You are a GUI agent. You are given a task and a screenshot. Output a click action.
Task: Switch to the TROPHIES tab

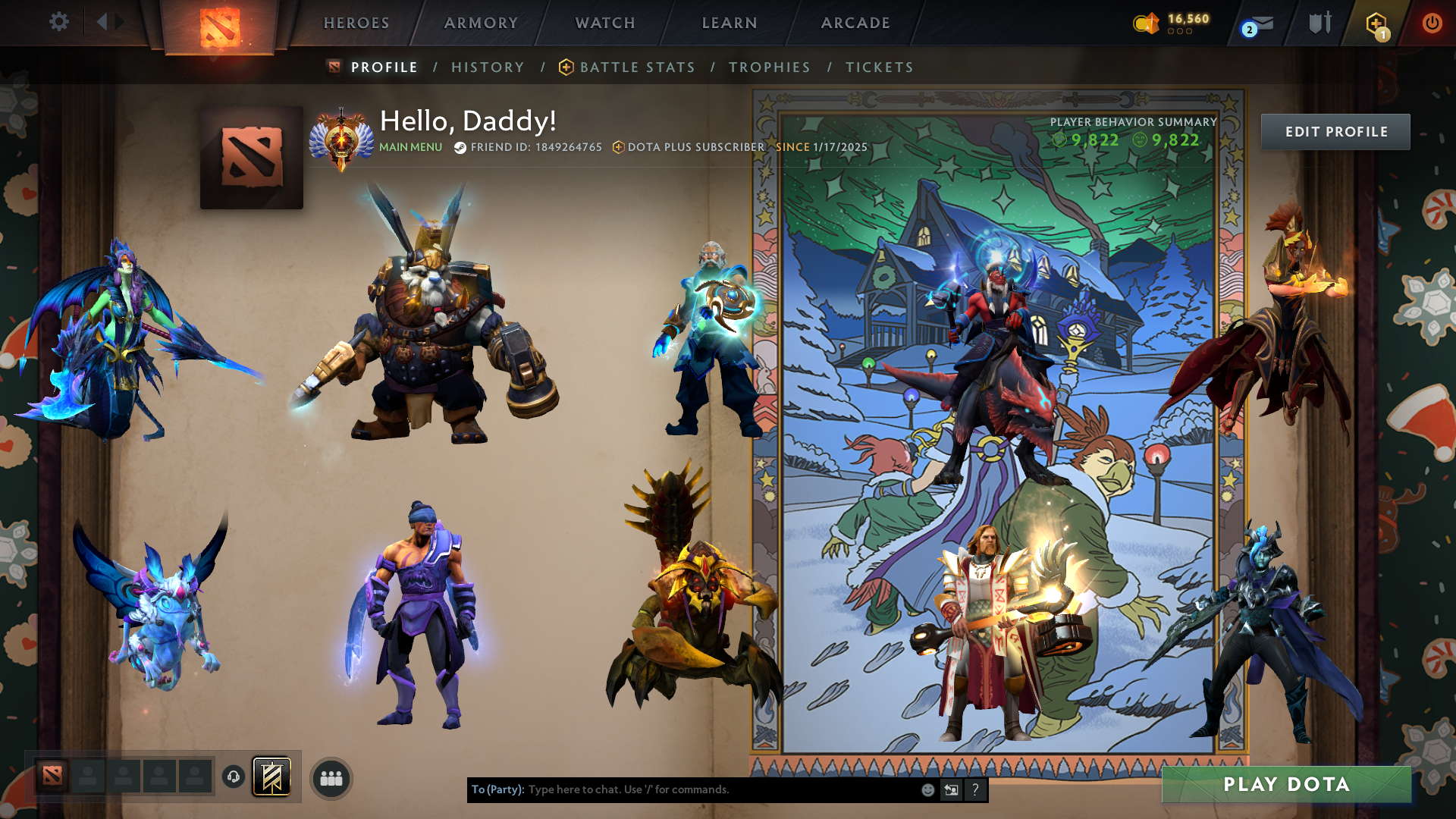click(770, 67)
